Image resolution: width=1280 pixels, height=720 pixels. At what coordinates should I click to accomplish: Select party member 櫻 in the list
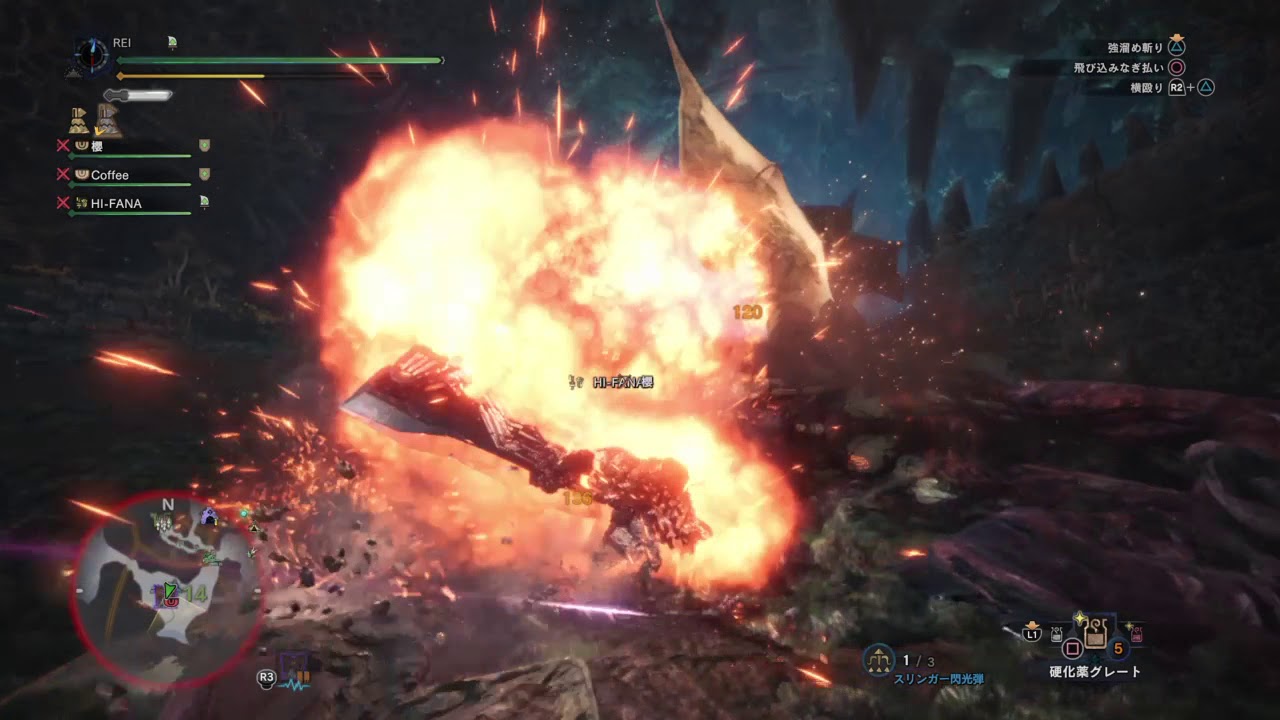96,146
